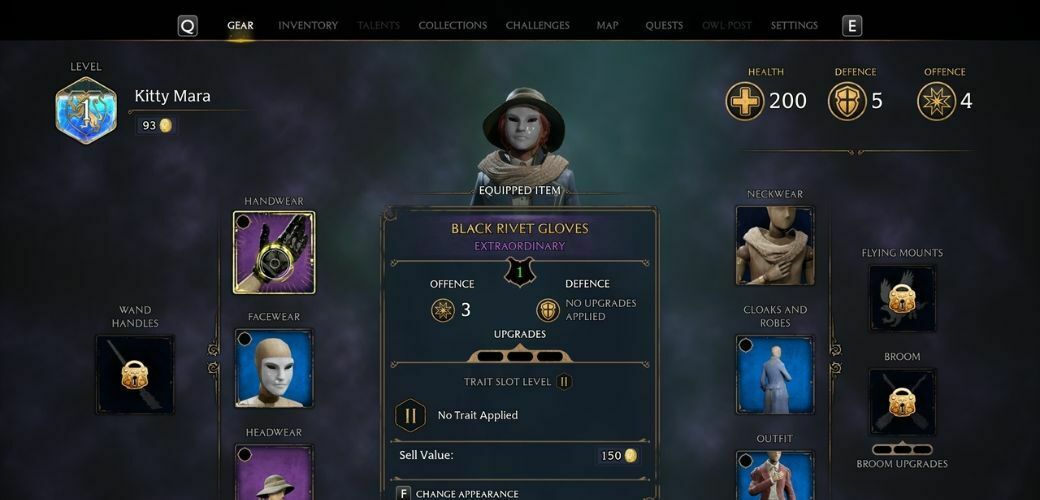Viewport: 1040px width, 500px height.
Task: Choose the white mask facewear slot
Action: [274, 368]
